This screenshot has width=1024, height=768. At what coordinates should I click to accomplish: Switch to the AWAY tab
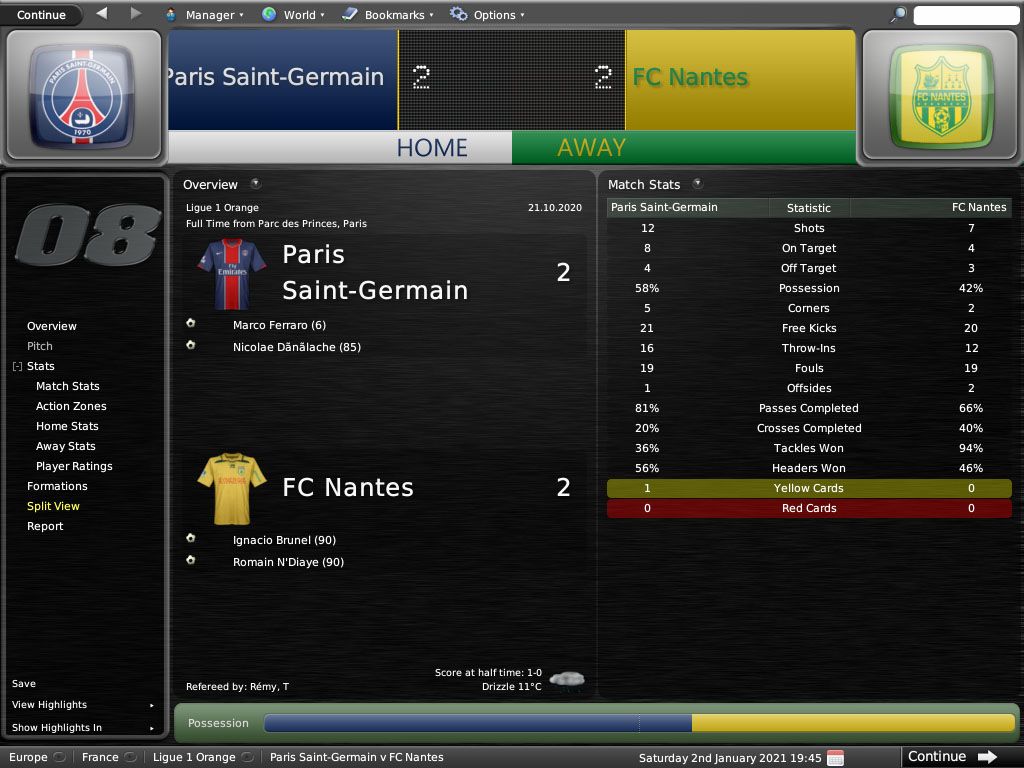591,147
